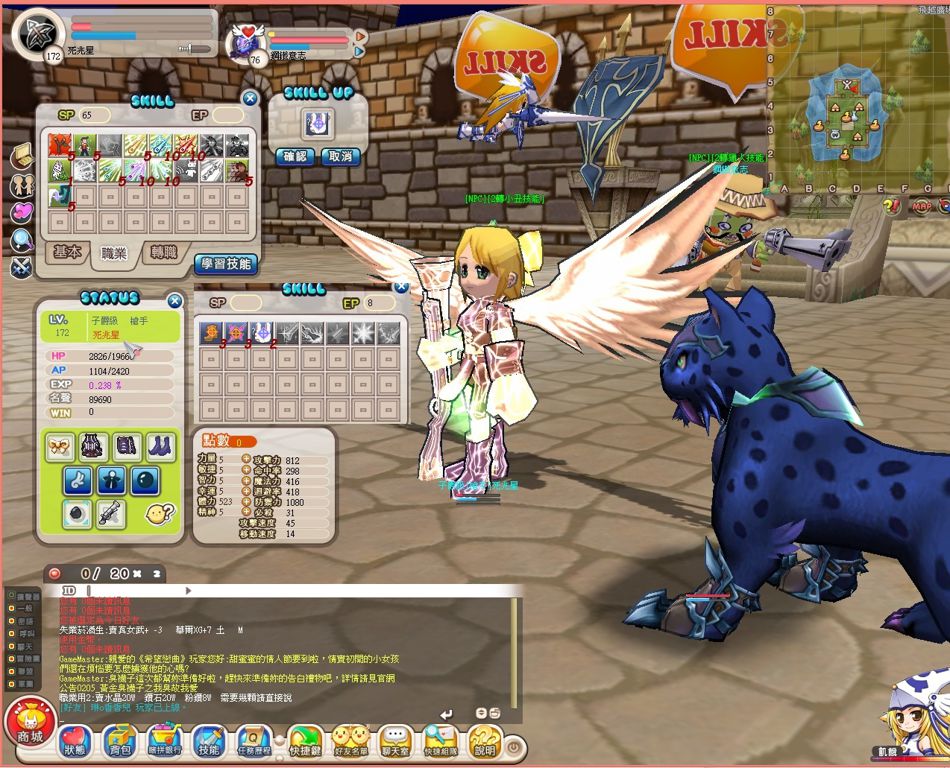Open the 背包 backpack
950x768 pixels.
point(120,742)
